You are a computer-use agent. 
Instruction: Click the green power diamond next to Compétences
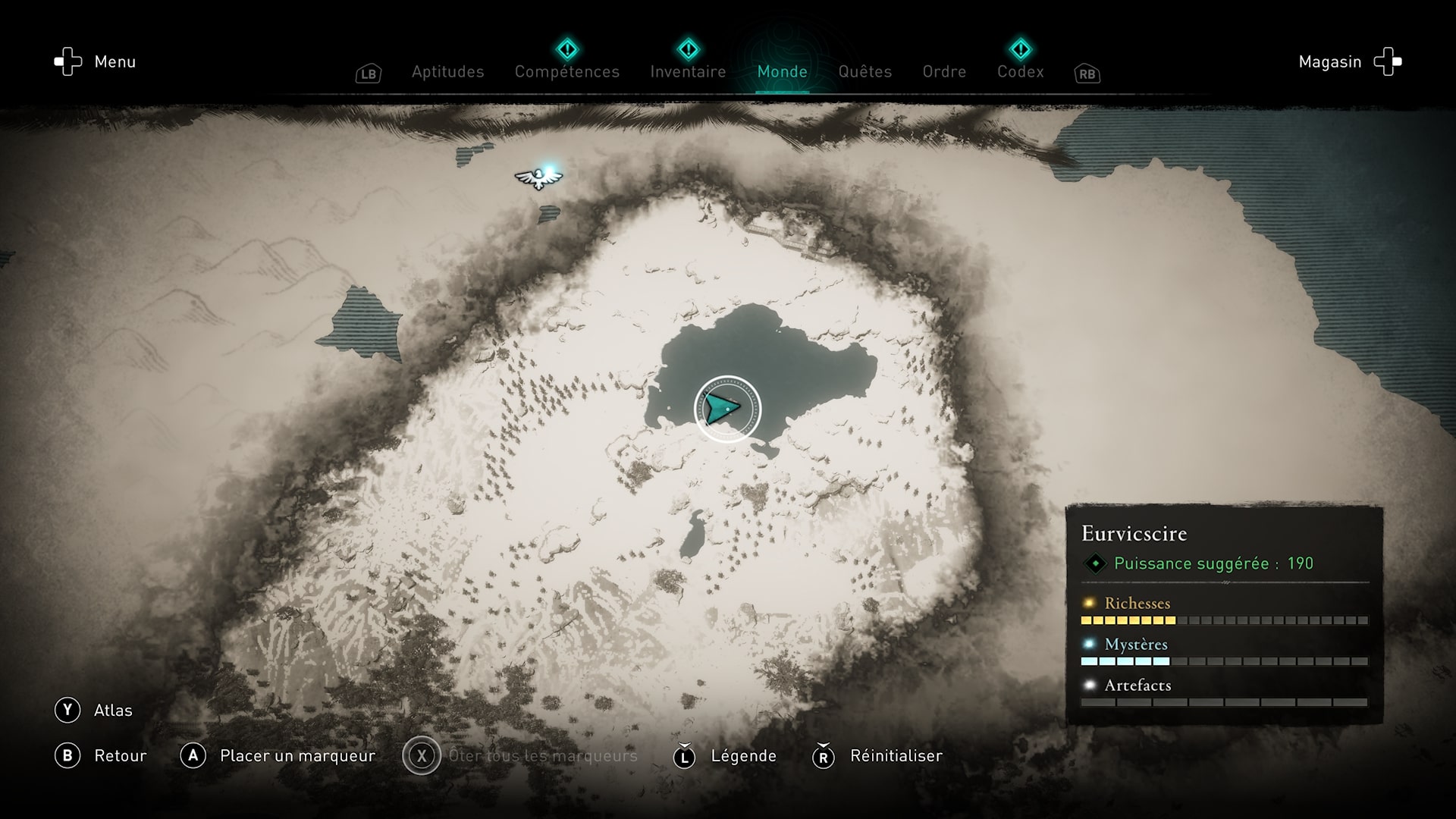[567, 49]
